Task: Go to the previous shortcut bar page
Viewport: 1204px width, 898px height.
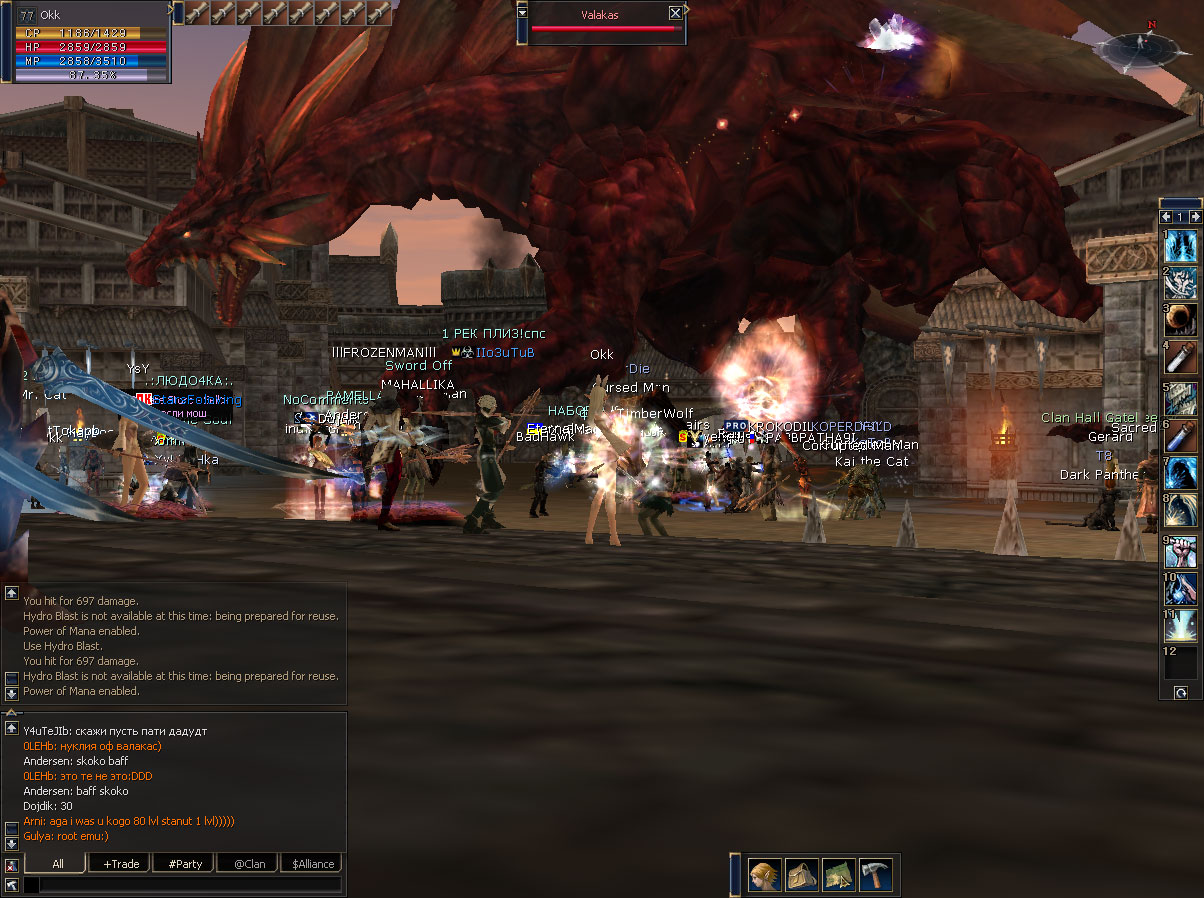Action: point(1167,217)
